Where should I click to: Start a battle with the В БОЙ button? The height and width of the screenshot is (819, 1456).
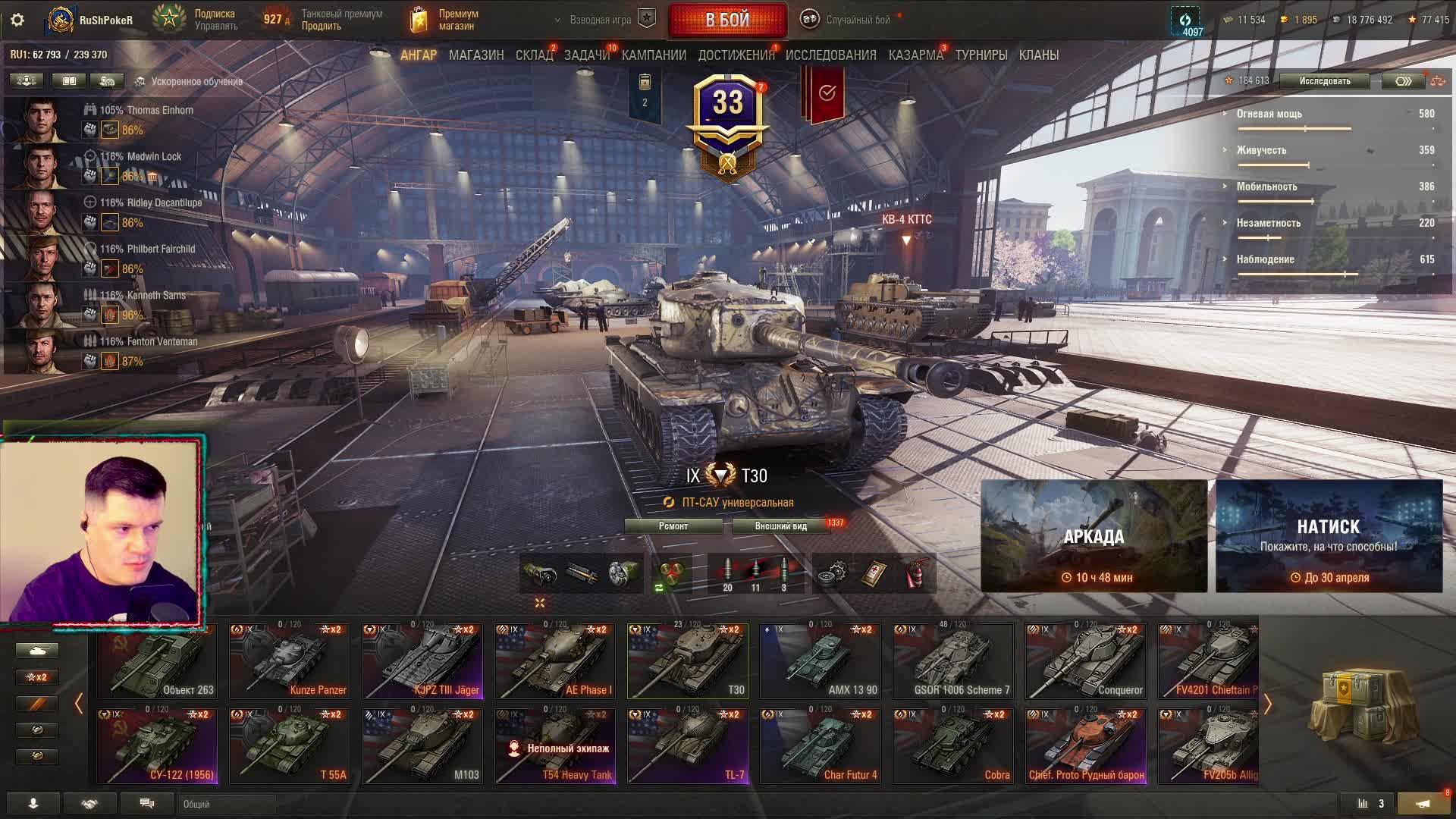[727, 20]
